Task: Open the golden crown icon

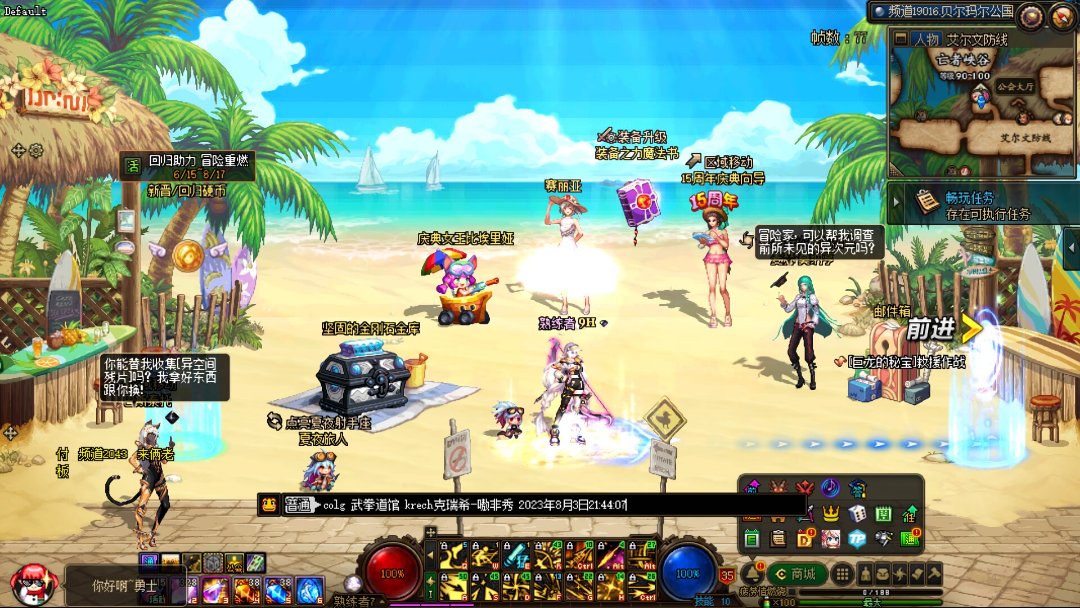Action: coord(830,513)
